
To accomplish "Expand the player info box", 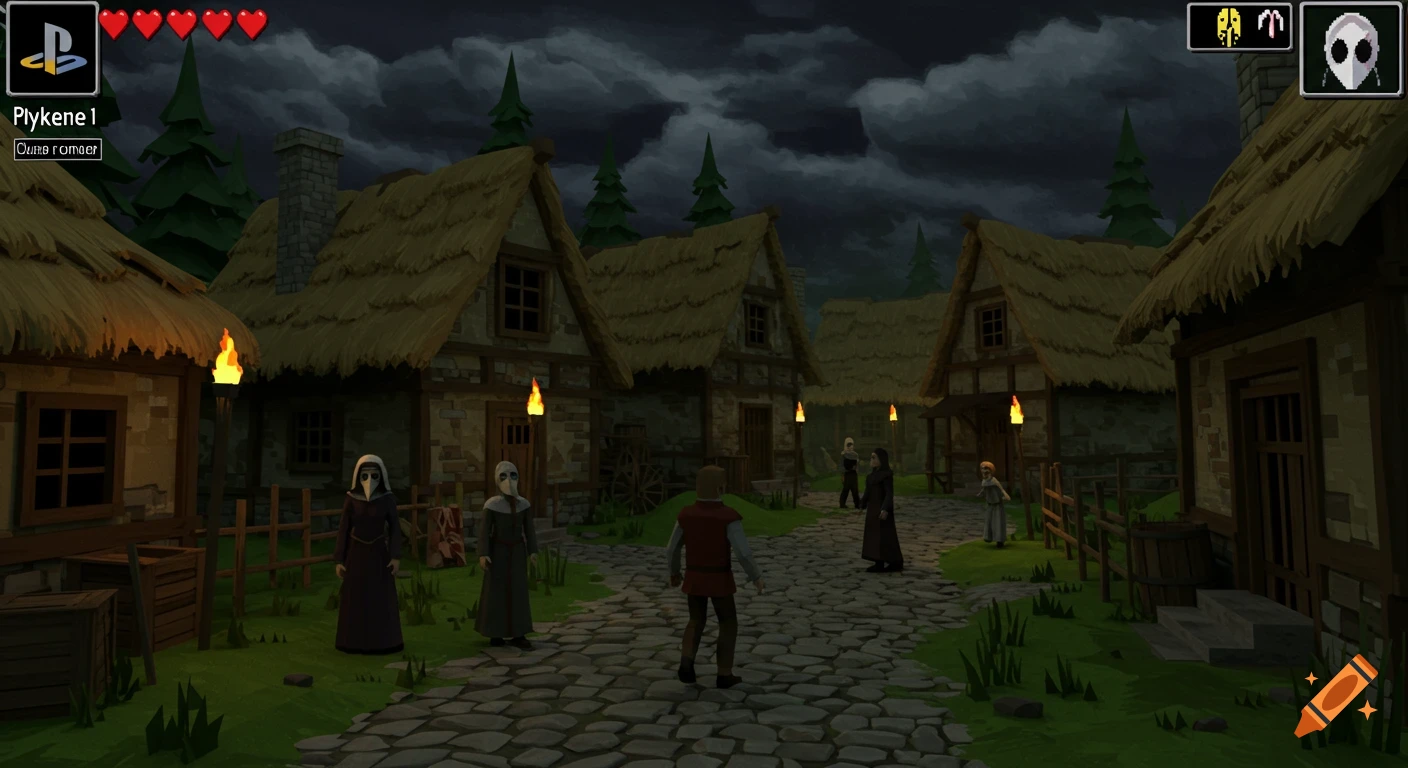I will (56, 149).
